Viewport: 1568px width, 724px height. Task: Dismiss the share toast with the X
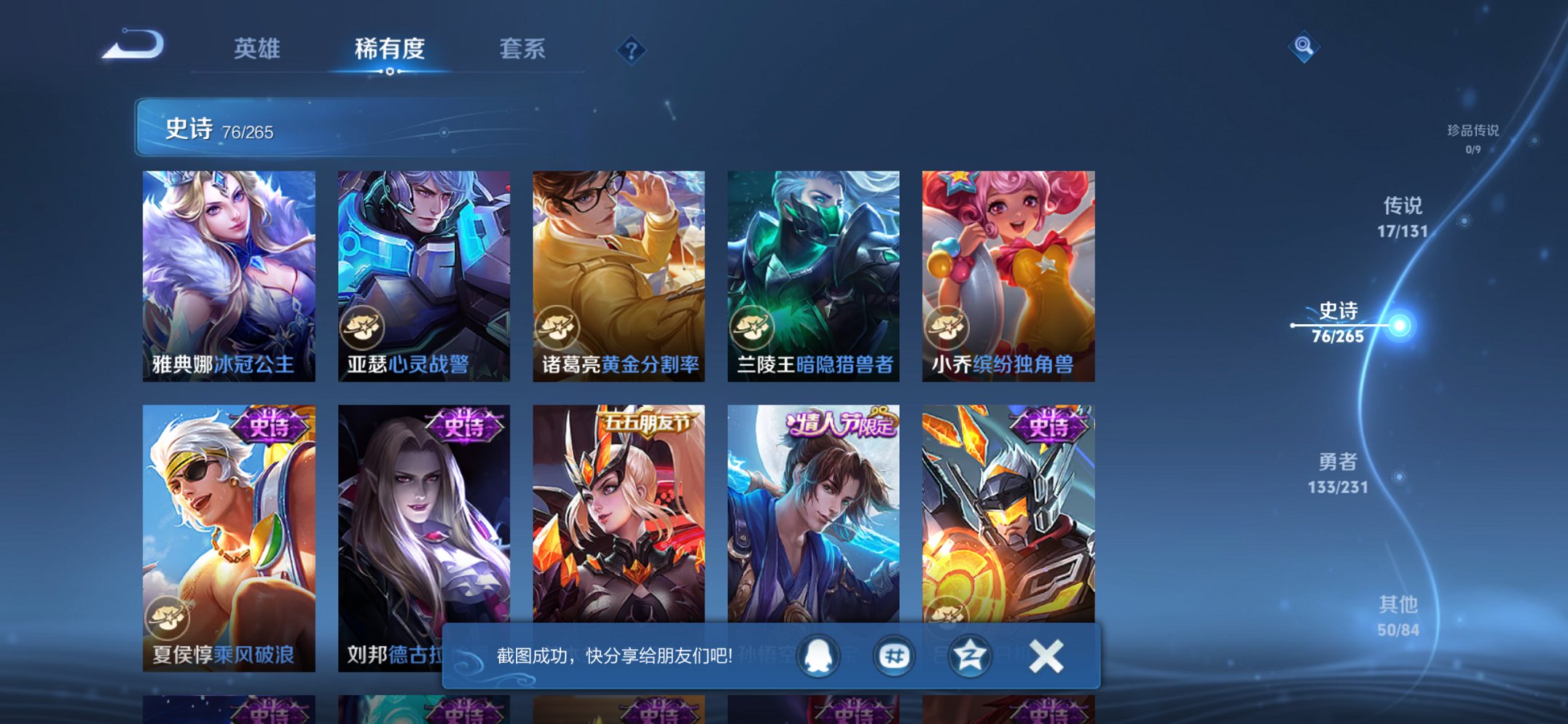[1045, 655]
